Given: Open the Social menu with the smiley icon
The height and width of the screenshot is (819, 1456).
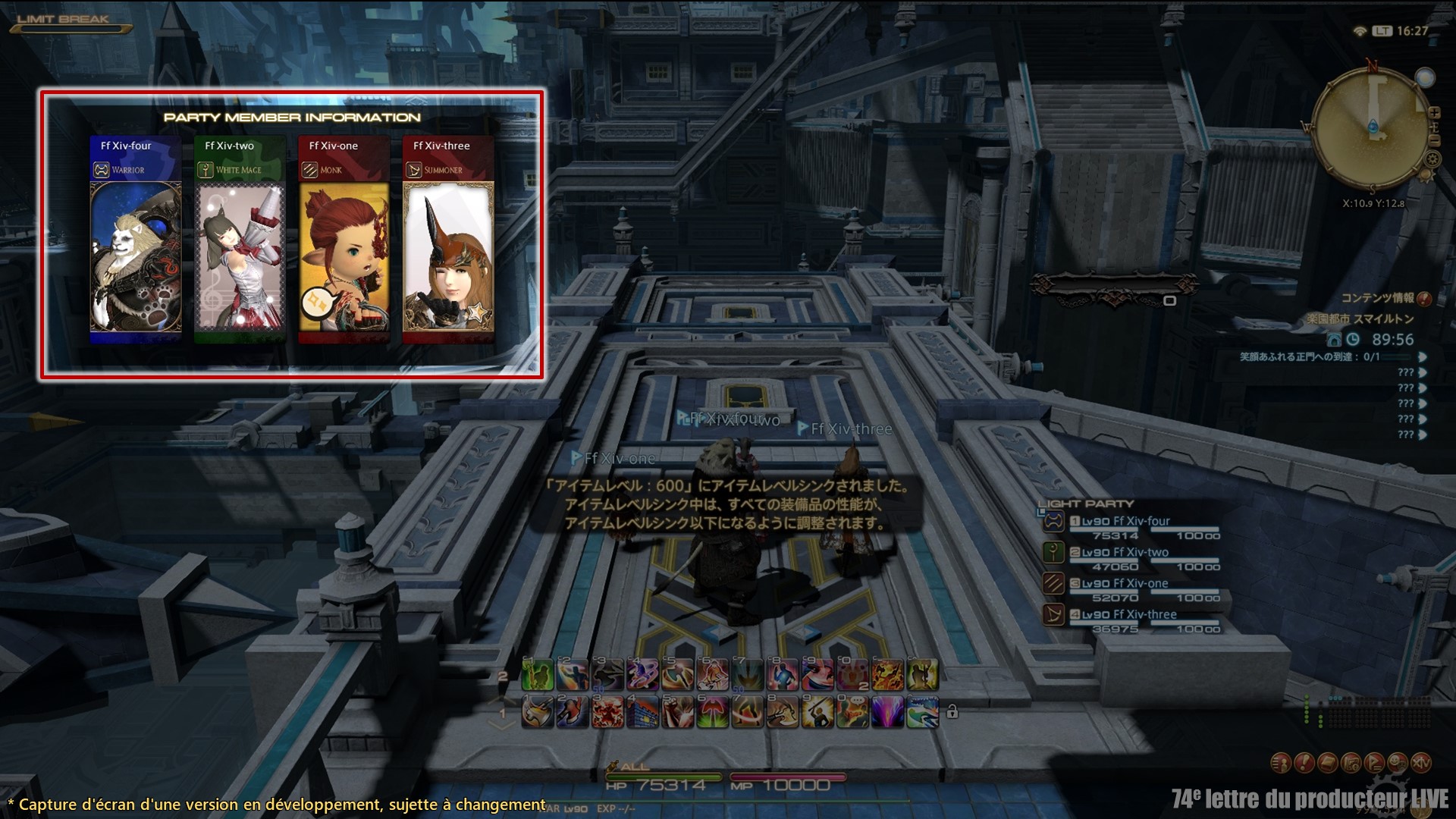Looking at the screenshot, I should tap(1398, 763).
